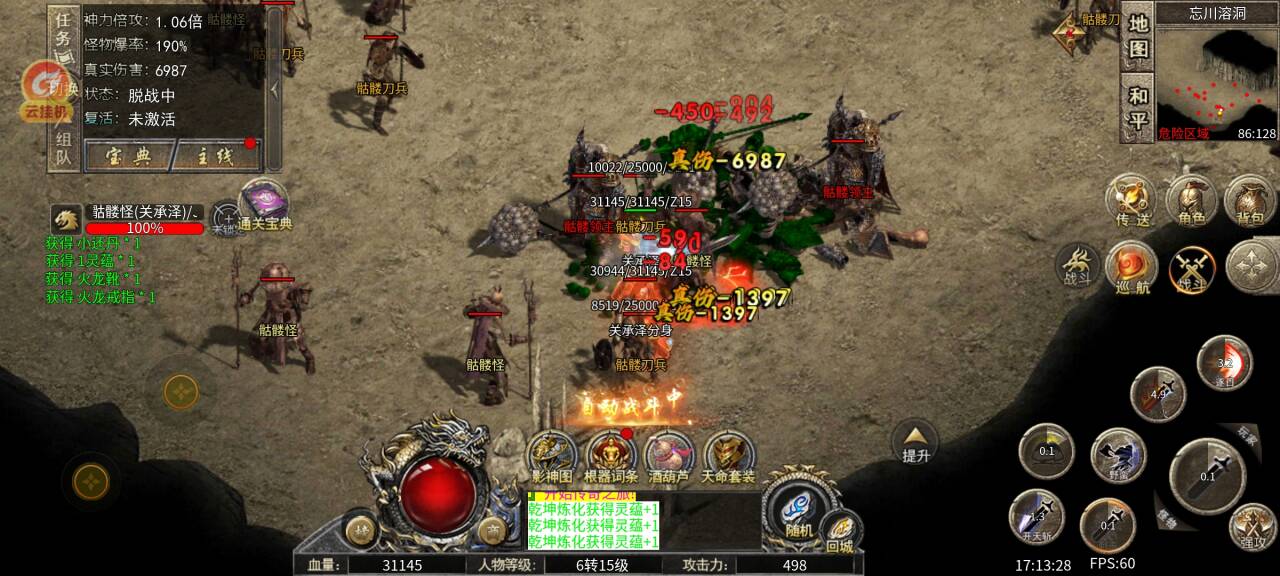The height and width of the screenshot is (576, 1280).
Task: Toggle the 巡航 auto-cruise button
Action: pos(1132,268)
